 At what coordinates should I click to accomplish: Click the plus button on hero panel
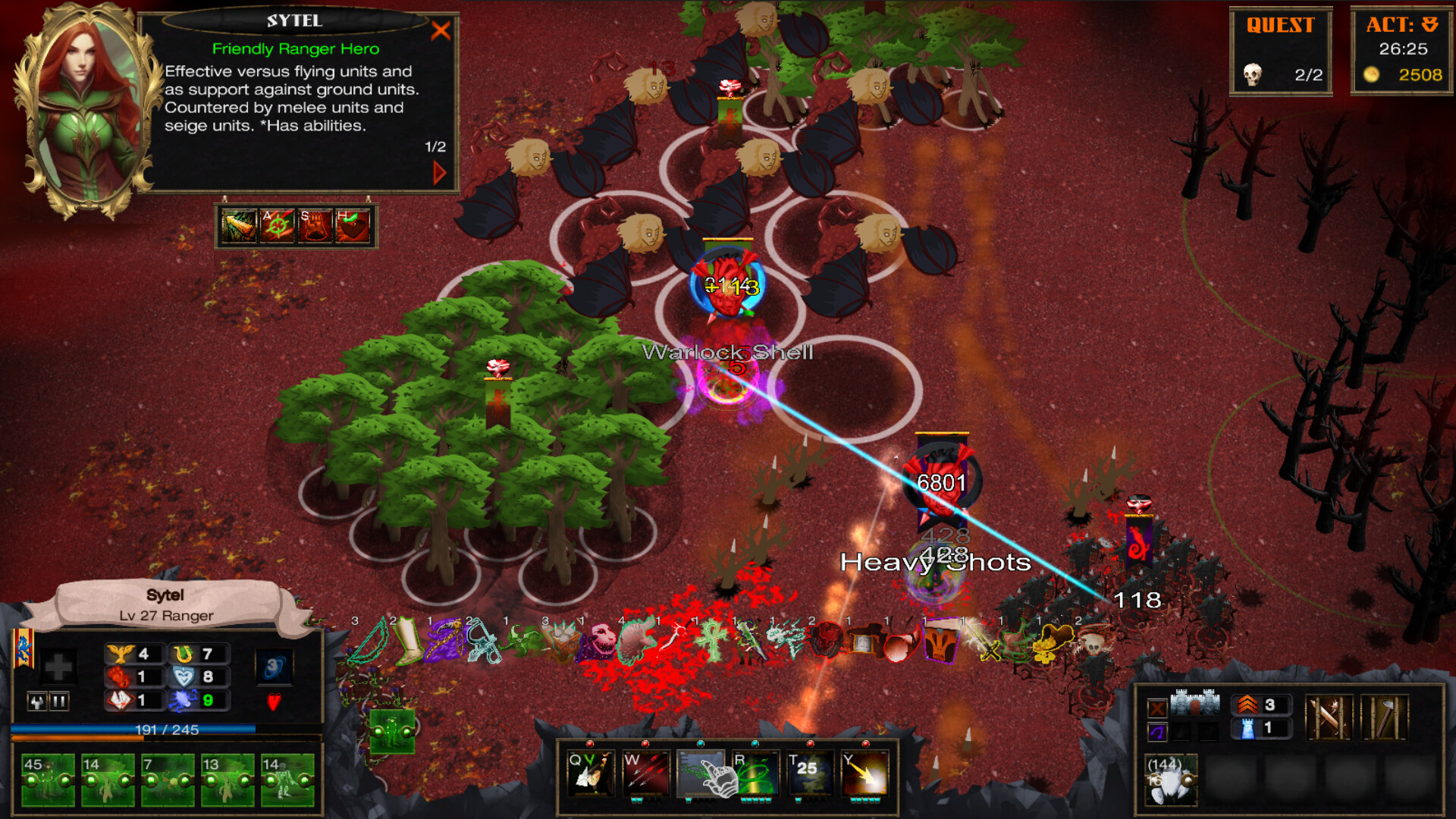(x=58, y=667)
